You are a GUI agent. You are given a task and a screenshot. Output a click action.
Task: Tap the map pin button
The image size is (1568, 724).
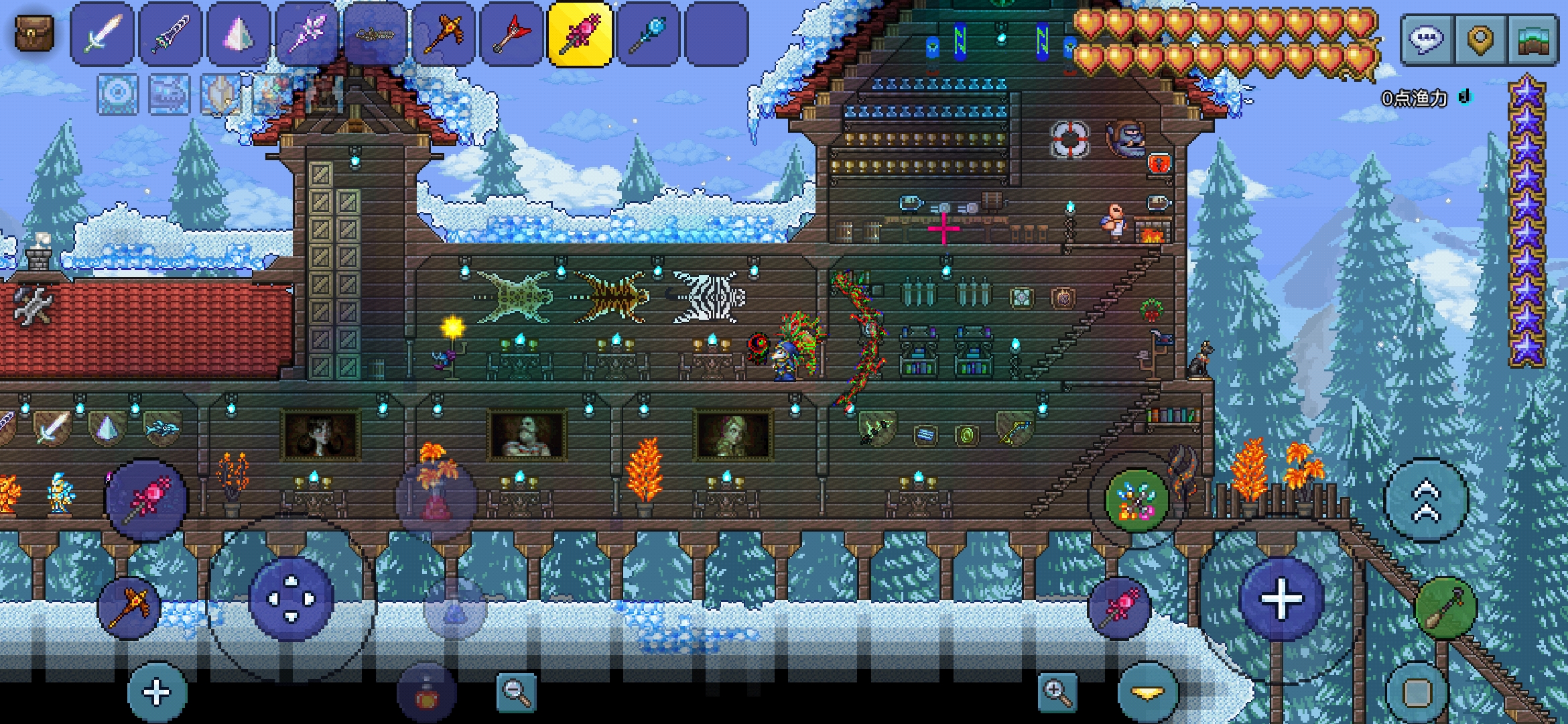click(1480, 40)
